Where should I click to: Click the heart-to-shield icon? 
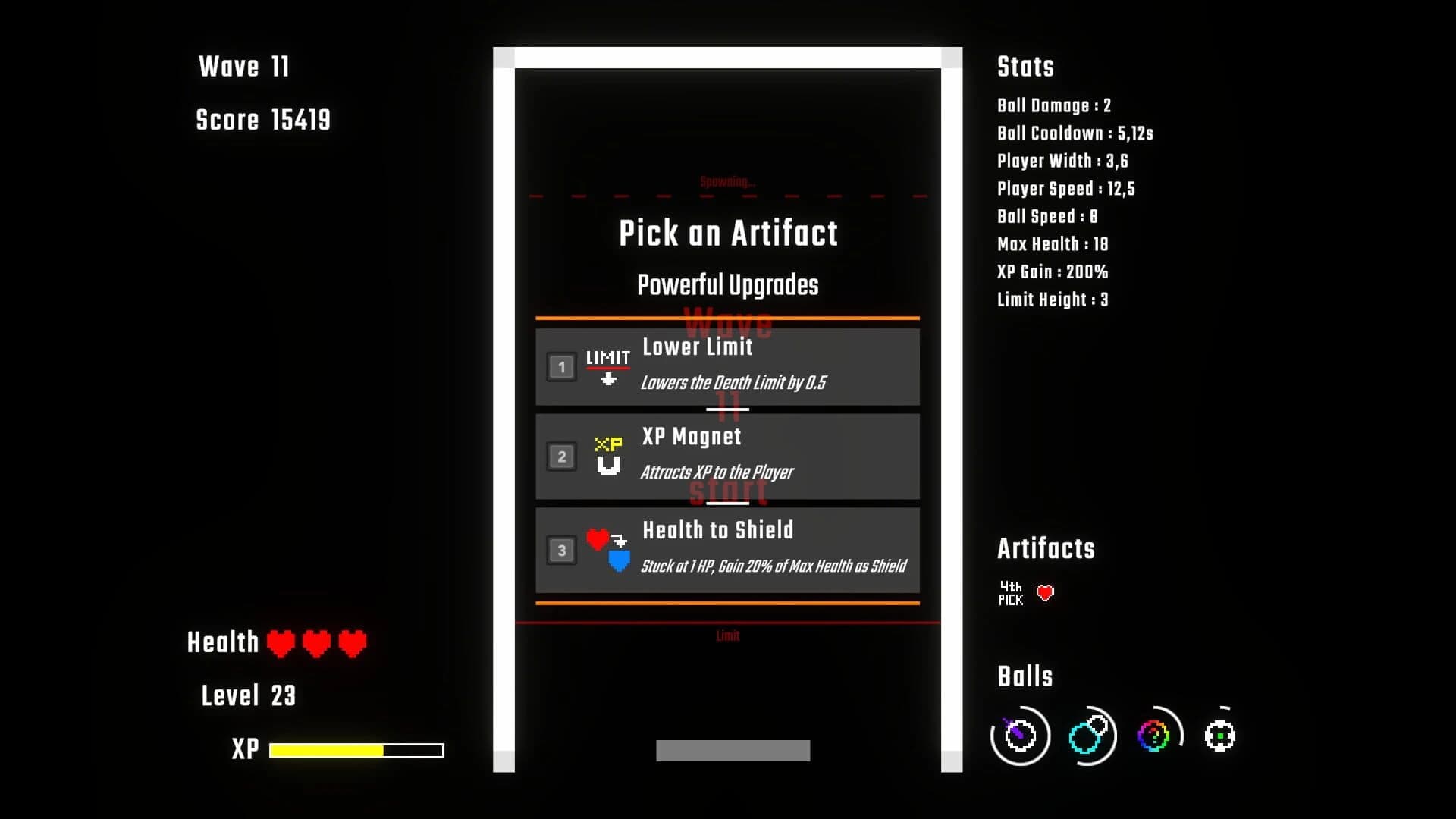(x=607, y=550)
